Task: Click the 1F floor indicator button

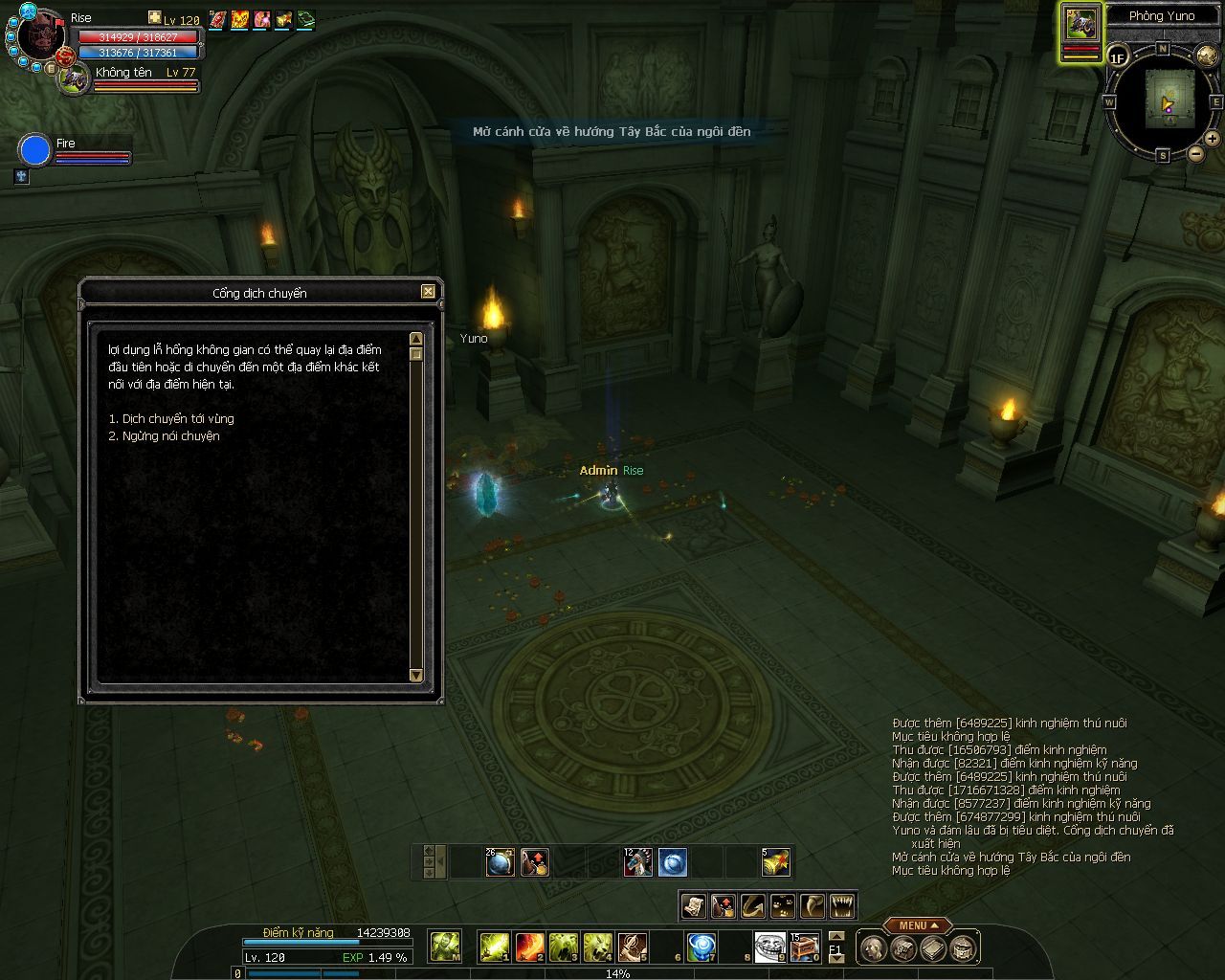Action: [1118, 57]
